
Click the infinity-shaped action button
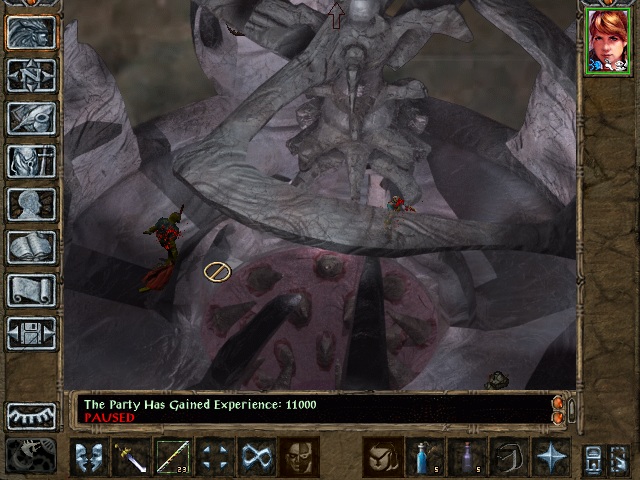[x=257, y=457]
